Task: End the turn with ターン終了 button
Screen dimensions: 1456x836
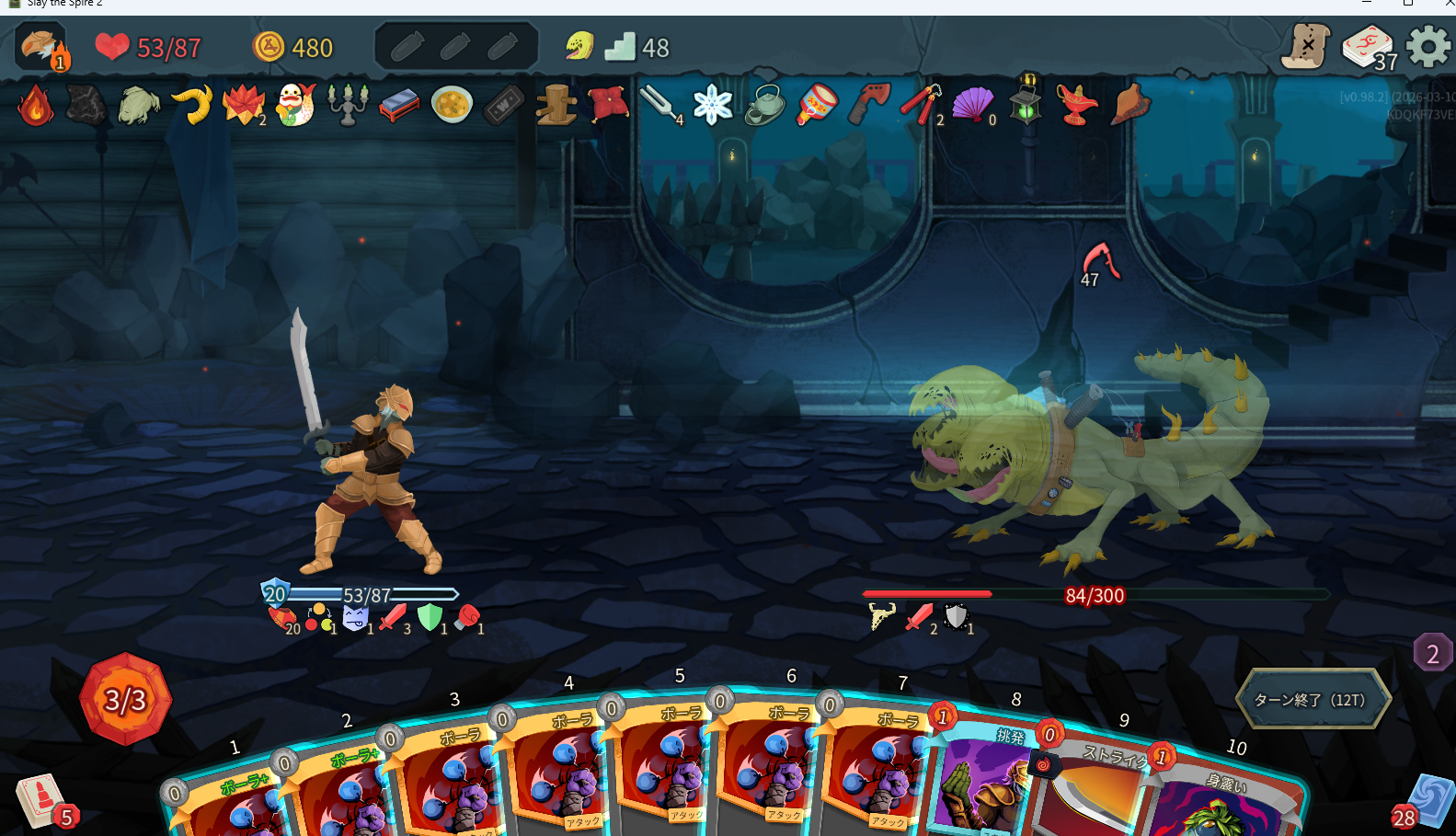Action: 1311,700
